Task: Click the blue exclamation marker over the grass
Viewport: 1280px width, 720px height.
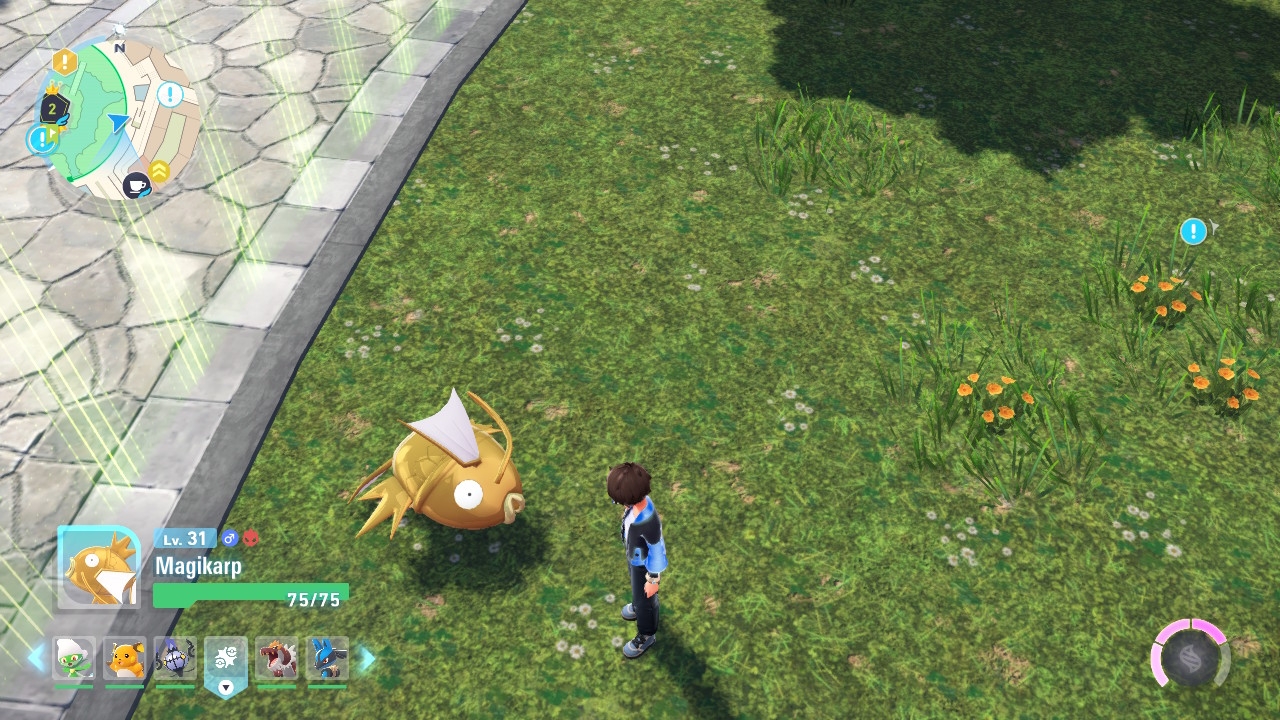Action: pos(1193,232)
